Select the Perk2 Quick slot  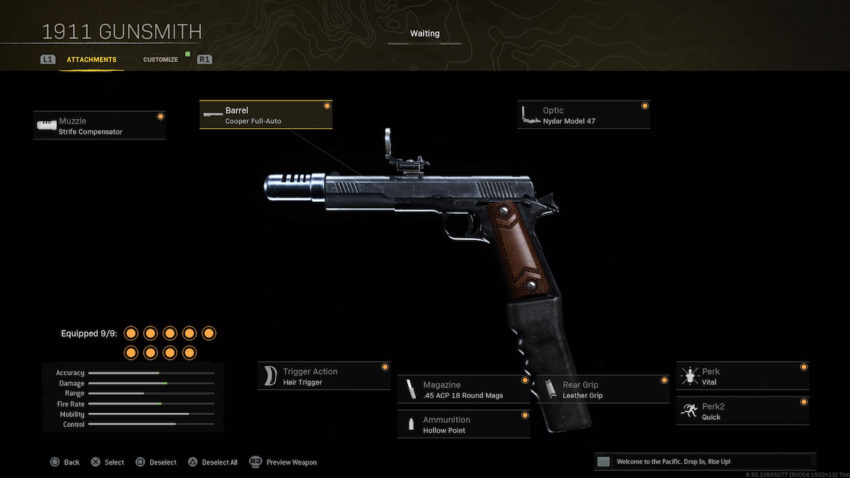click(x=742, y=411)
